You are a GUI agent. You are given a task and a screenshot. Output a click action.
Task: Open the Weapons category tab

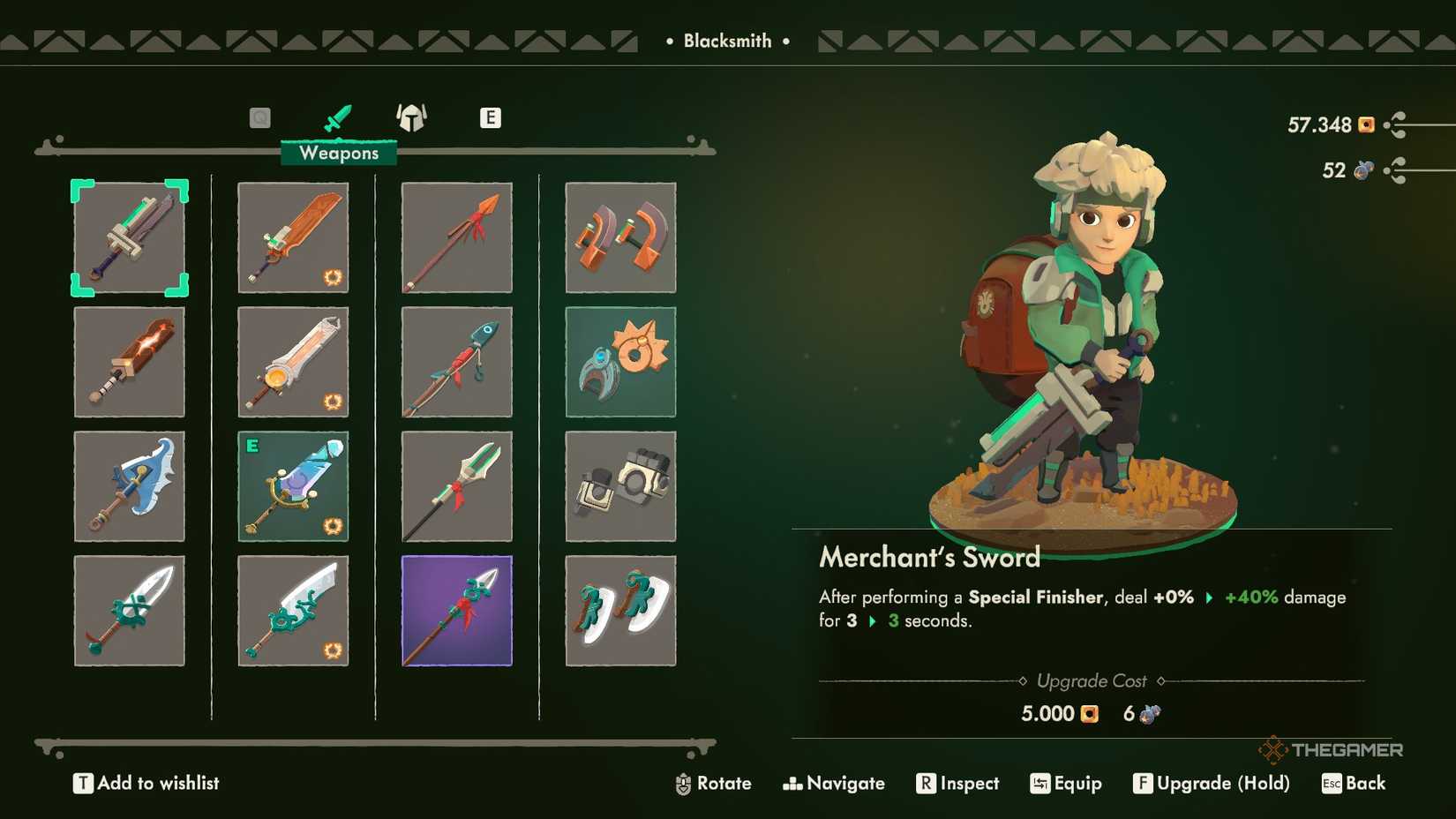click(338, 117)
